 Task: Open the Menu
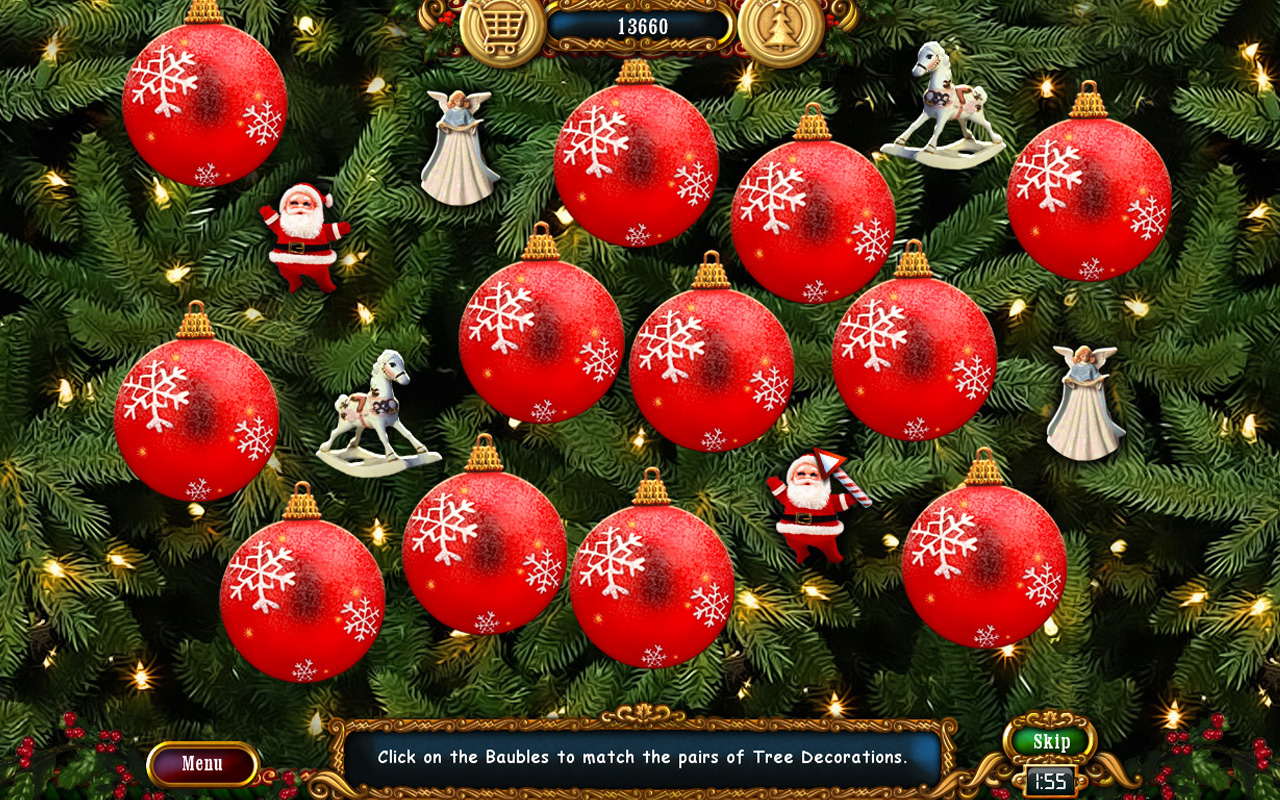point(203,761)
